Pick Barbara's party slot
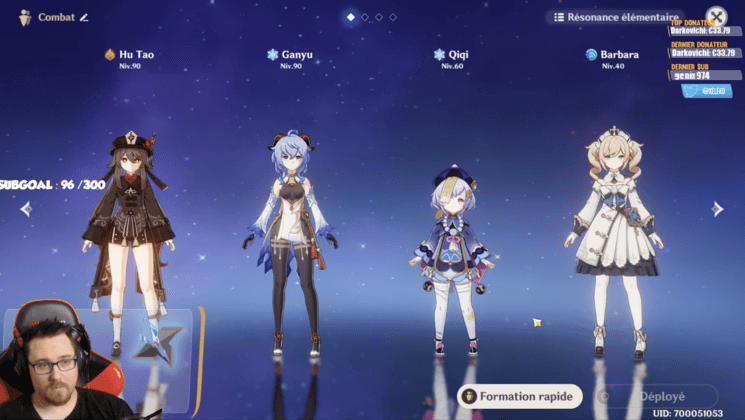This screenshot has height=420, width=745. pyautogui.click(x=612, y=240)
